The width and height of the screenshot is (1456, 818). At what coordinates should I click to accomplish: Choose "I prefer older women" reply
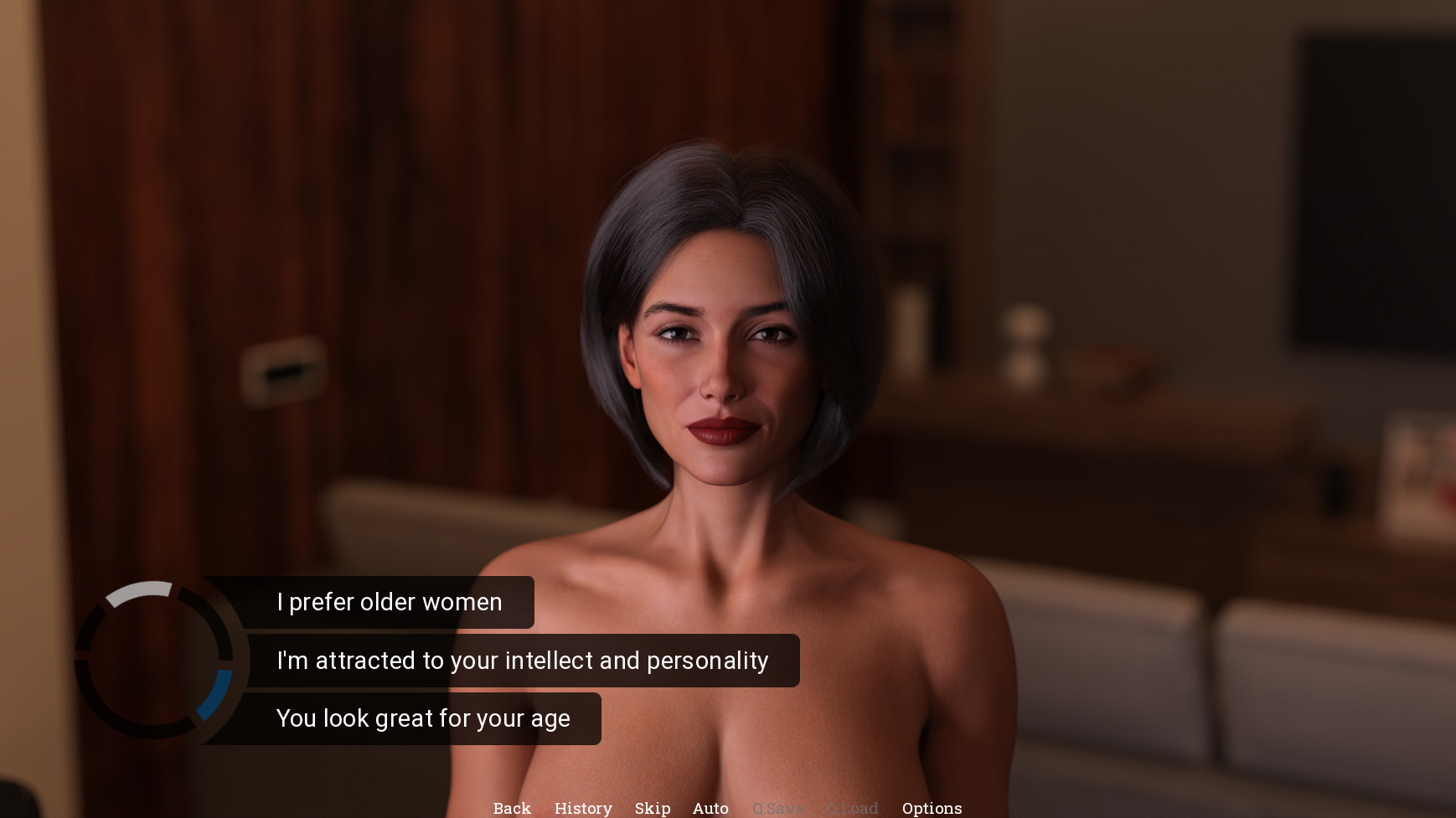(390, 602)
